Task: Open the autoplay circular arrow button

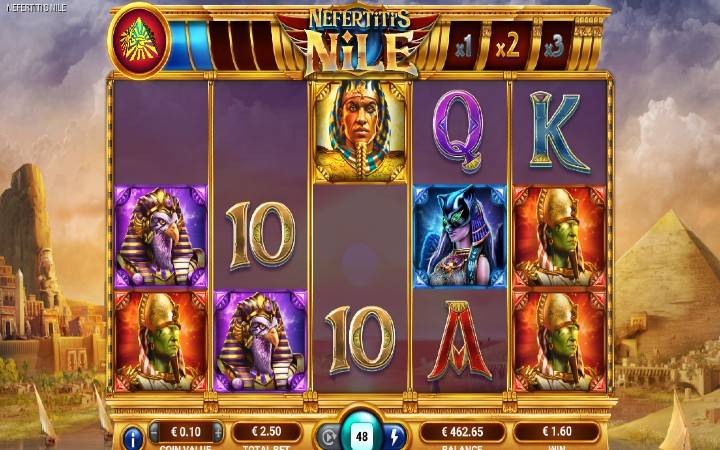Action: [x=326, y=437]
